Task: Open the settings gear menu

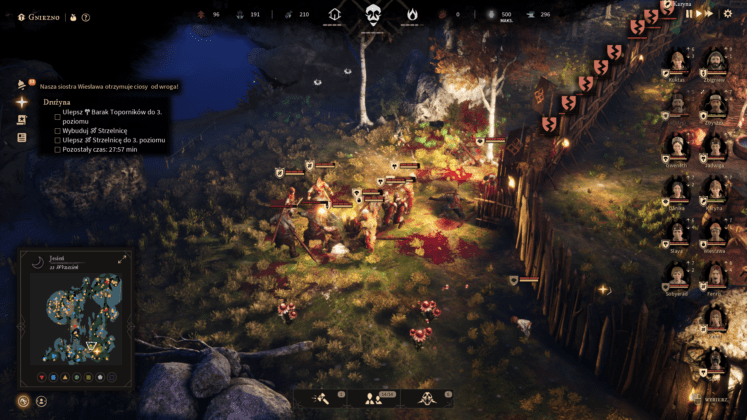Action: (x=728, y=14)
